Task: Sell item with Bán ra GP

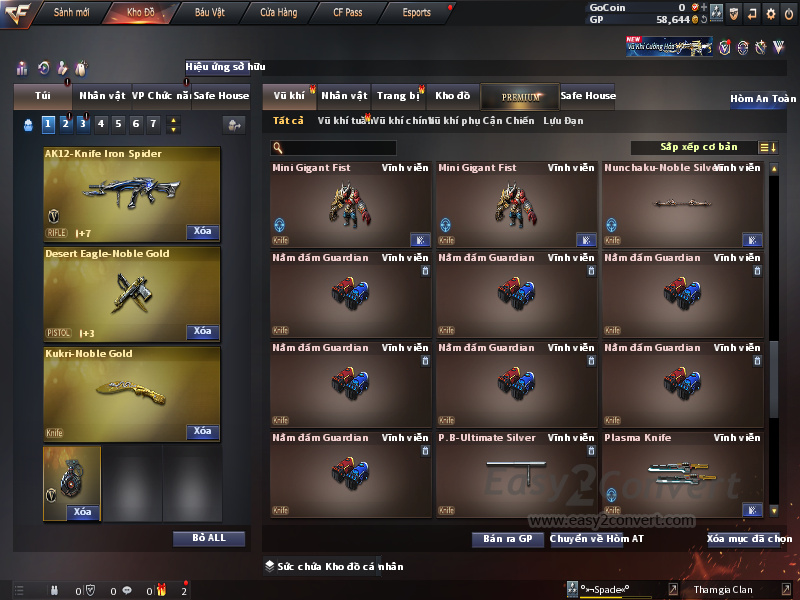Action: (507, 539)
